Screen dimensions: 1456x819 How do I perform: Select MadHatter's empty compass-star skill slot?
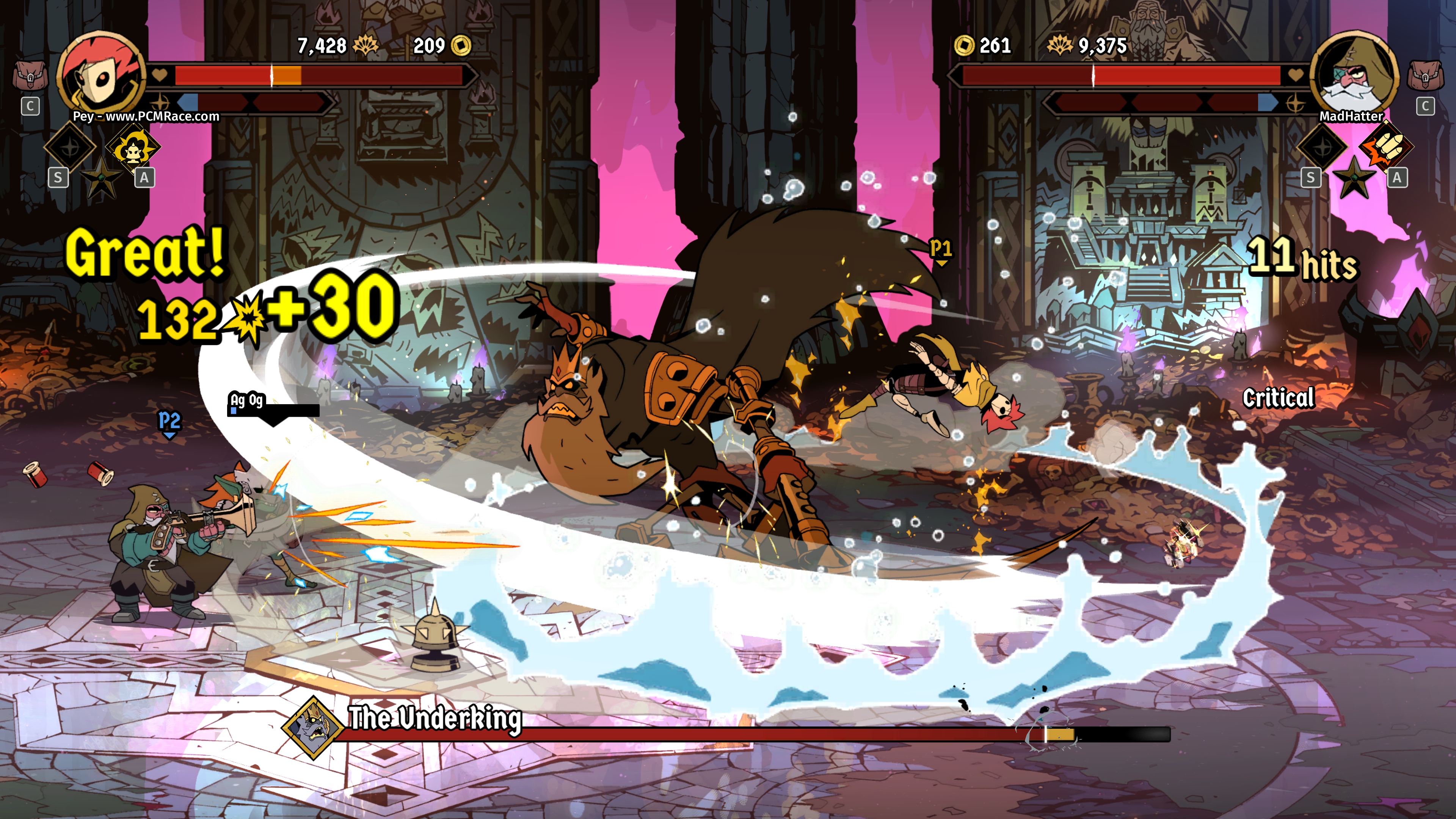[1323, 147]
